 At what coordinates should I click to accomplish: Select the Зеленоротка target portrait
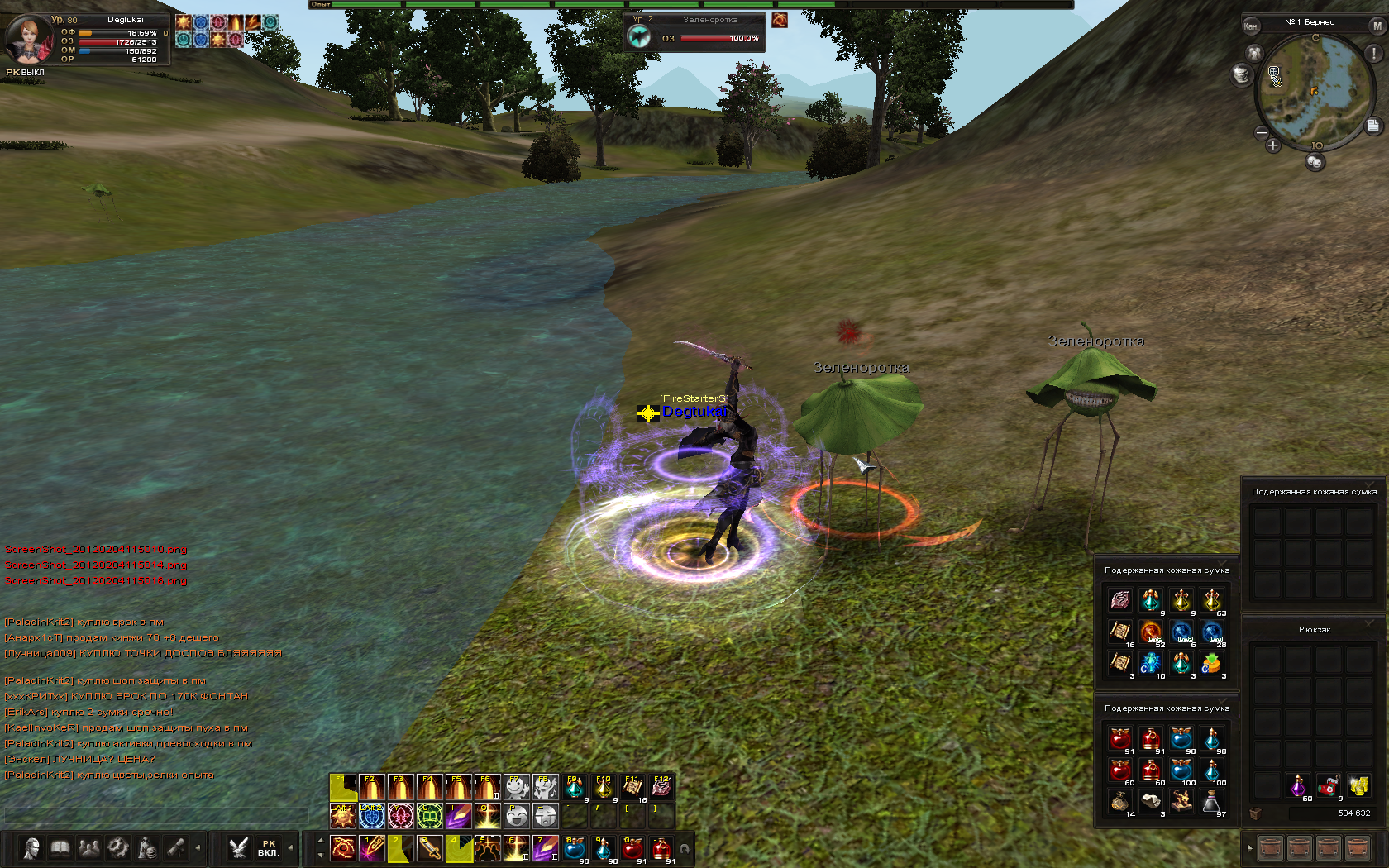(639, 36)
